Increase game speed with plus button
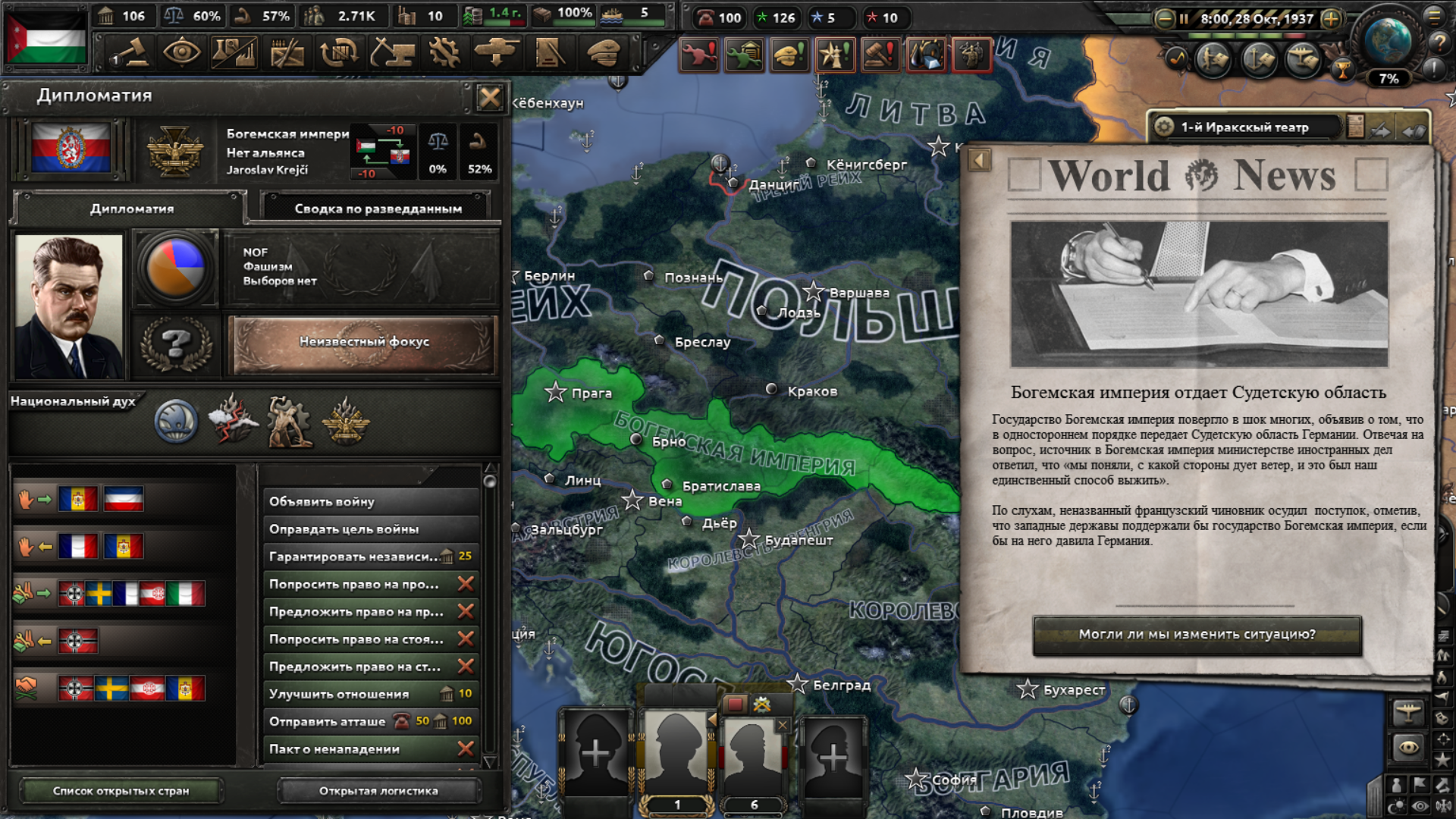The width and height of the screenshot is (1456, 819). 1331,18
